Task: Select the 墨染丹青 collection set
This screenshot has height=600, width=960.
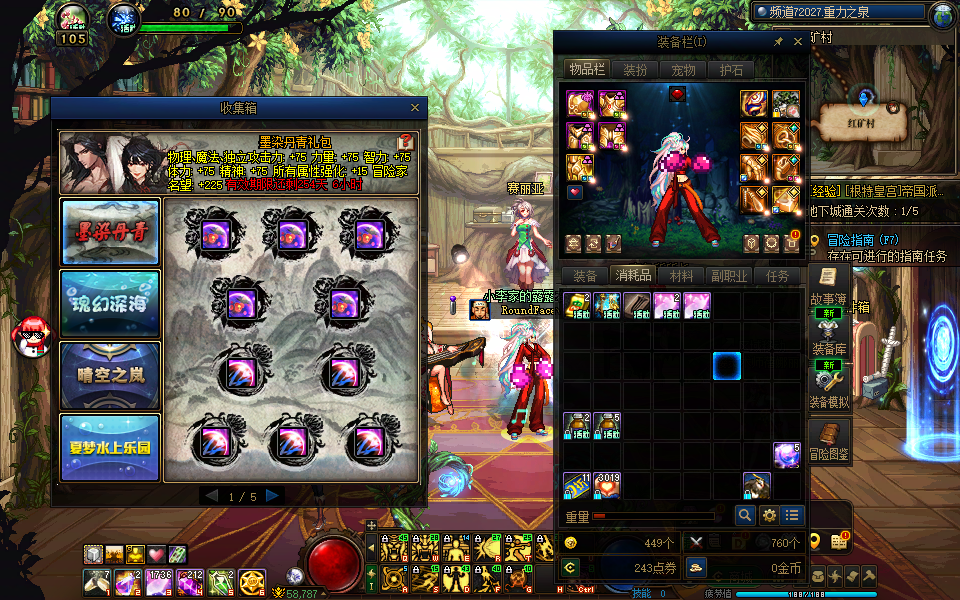Action: point(110,232)
